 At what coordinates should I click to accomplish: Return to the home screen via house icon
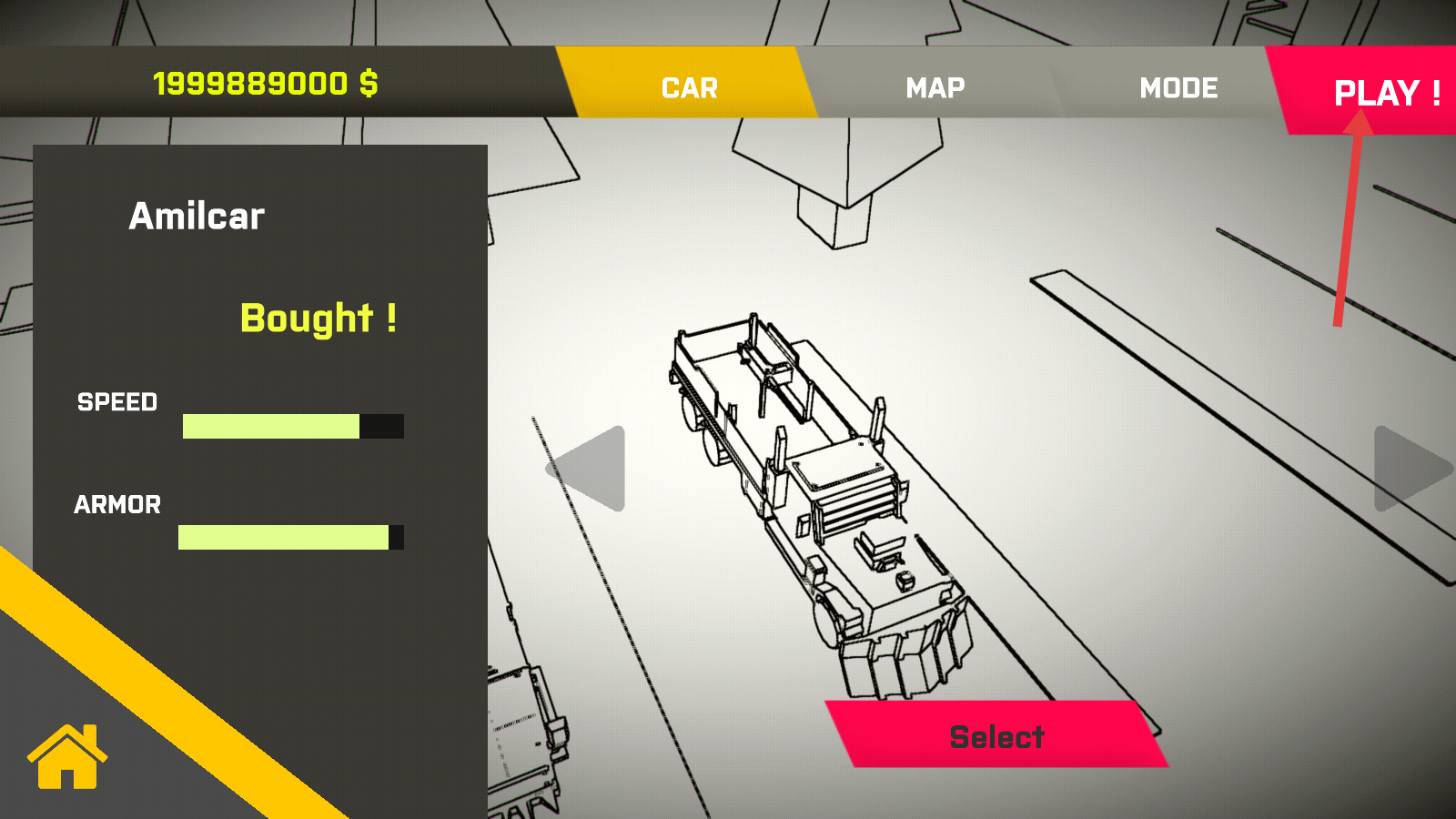pos(67,756)
